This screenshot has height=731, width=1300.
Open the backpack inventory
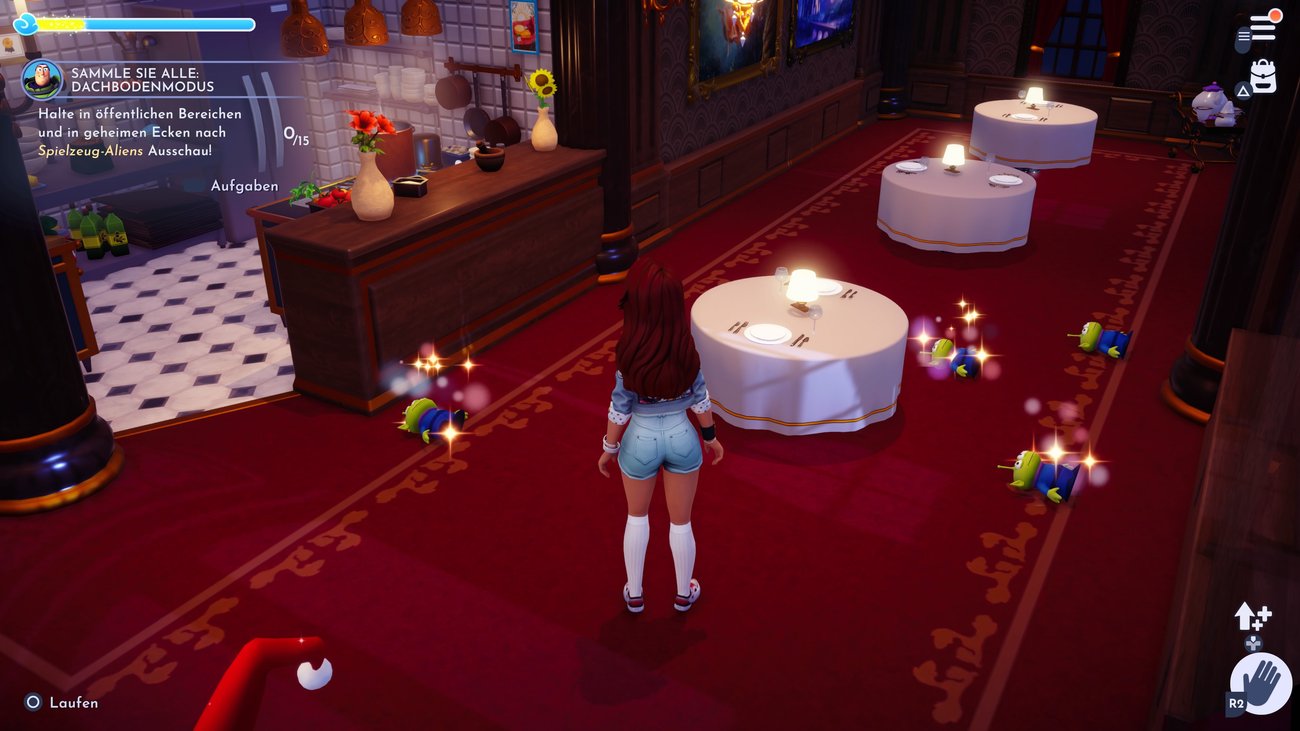click(x=1263, y=77)
